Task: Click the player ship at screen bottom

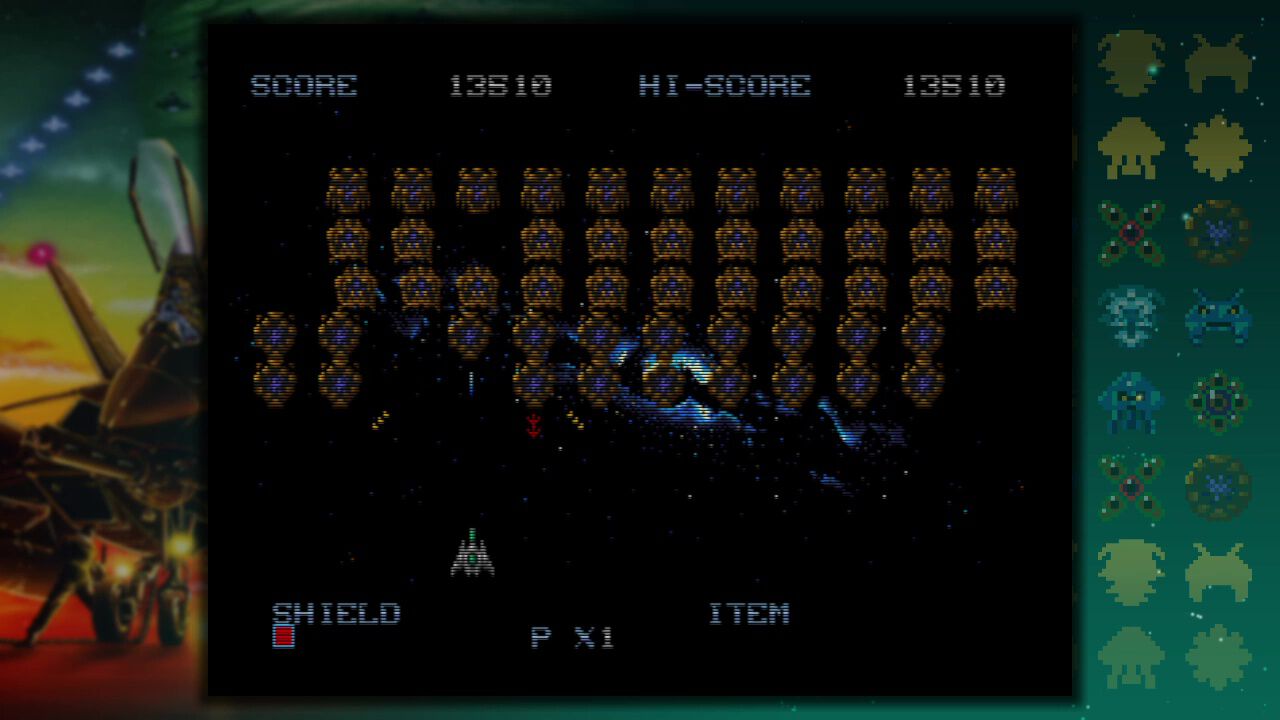Action: point(472,551)
